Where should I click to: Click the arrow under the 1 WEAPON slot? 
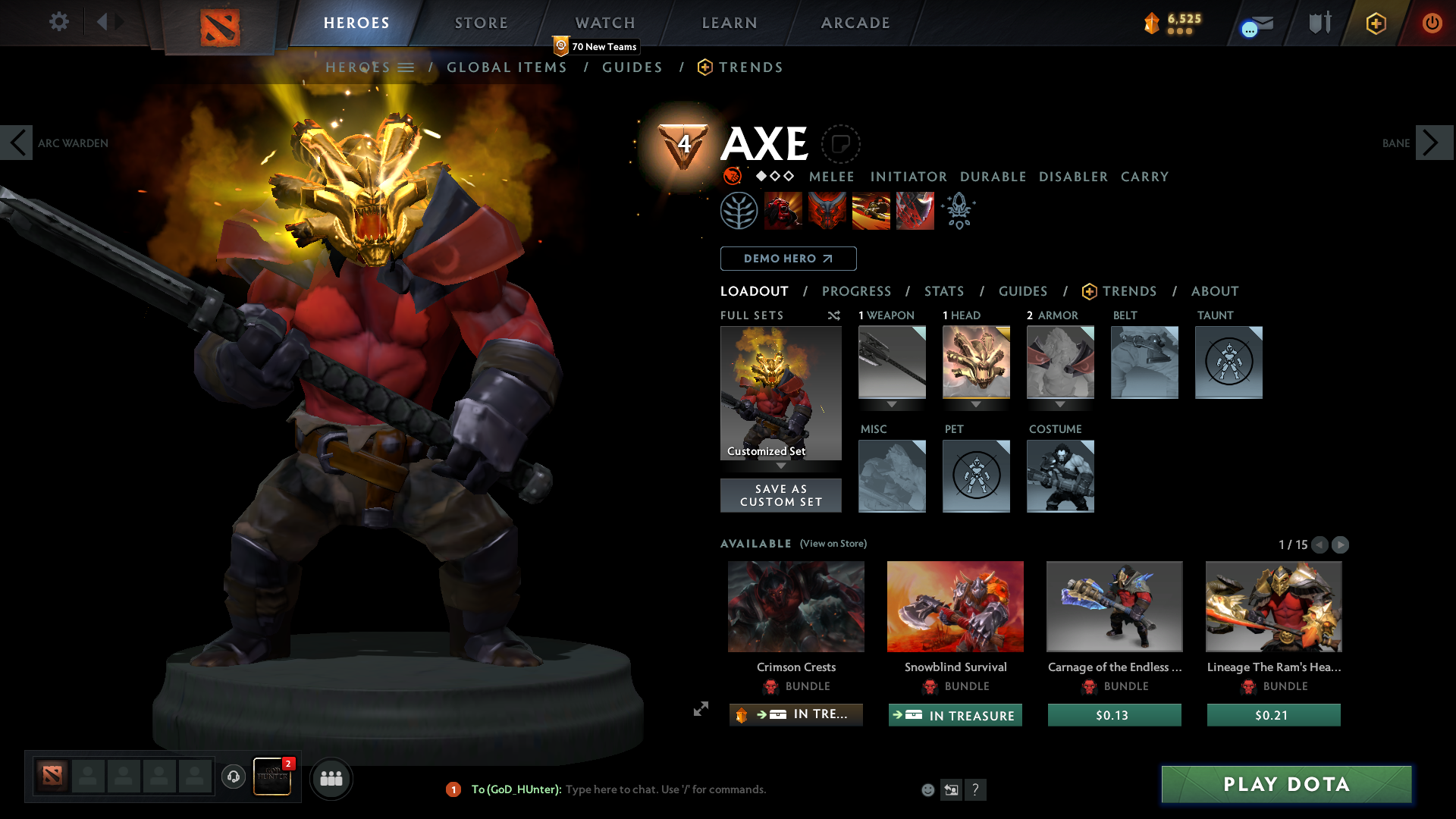click(892, 405)
